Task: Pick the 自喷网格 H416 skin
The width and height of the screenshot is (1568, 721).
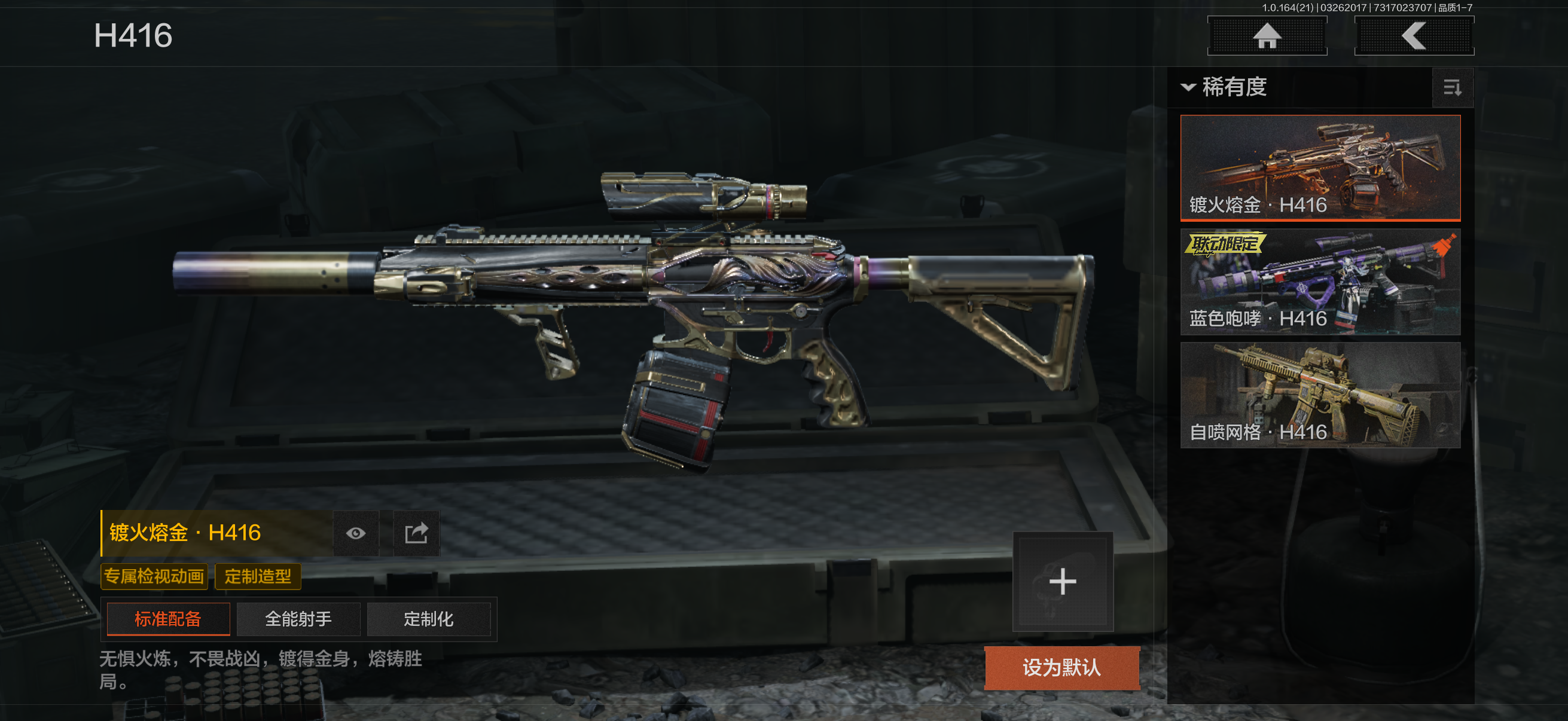Action: pos(1320,395)
